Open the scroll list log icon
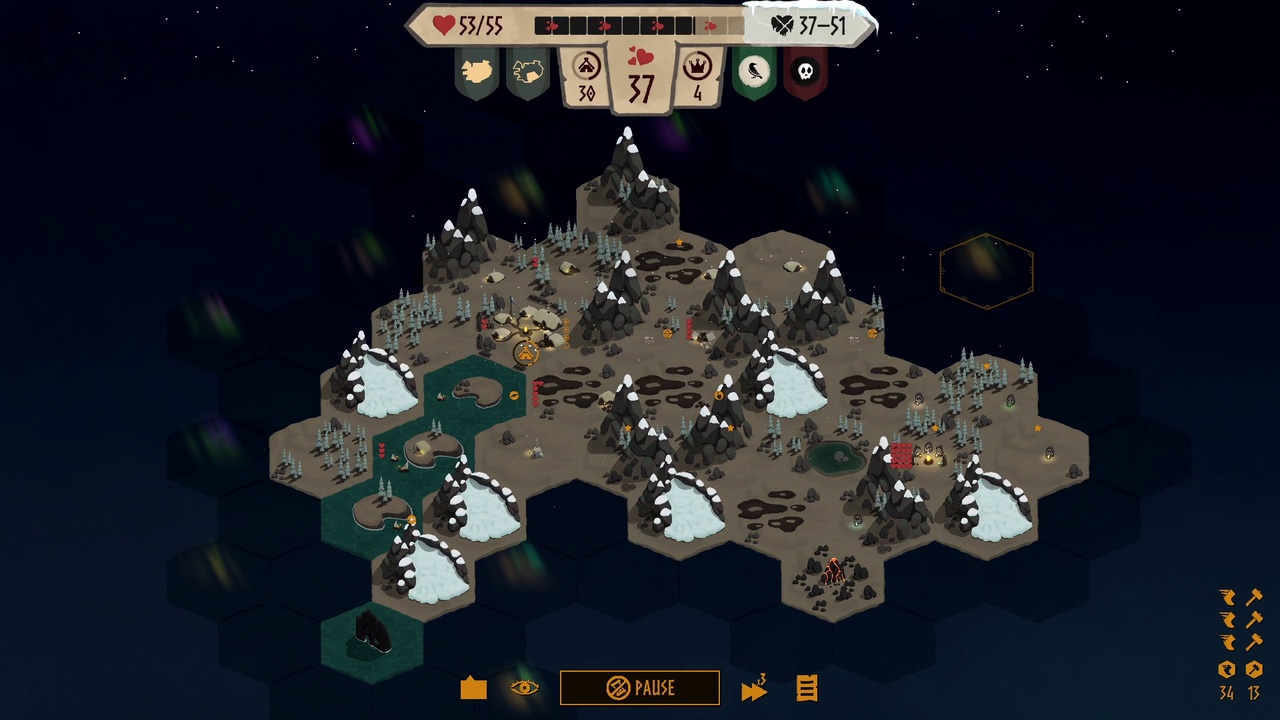This screenshot has height=720, width=1280. tap(806, 688)
